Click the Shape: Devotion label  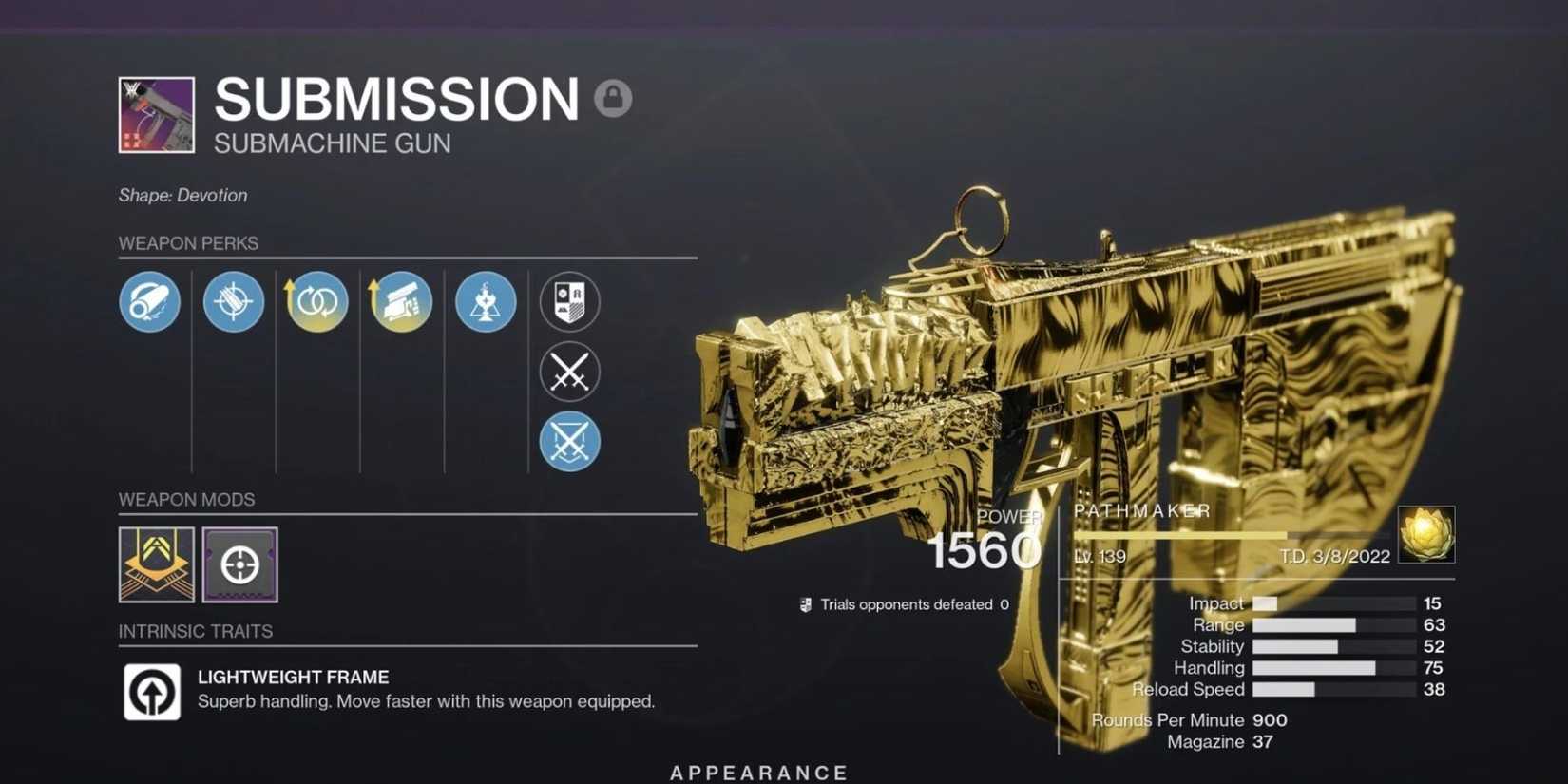click(182, 195)
